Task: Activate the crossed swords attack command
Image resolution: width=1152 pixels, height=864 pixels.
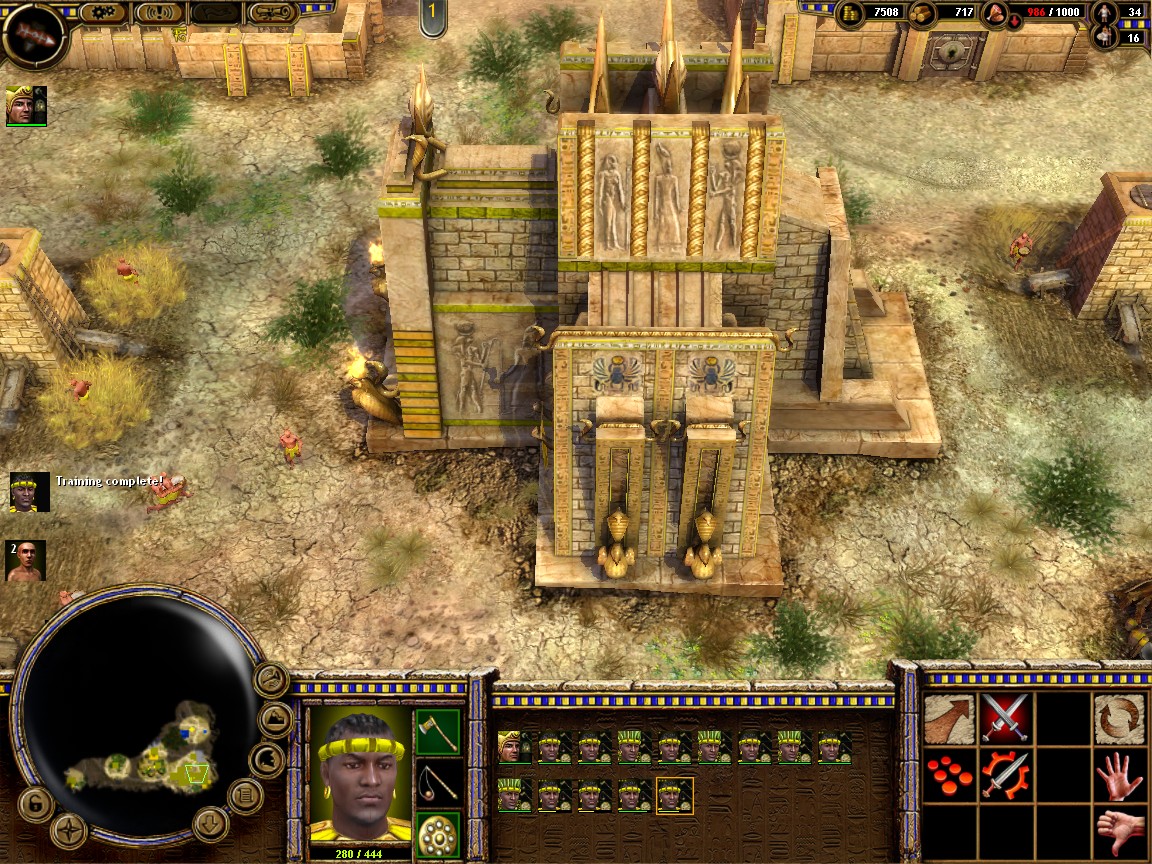Action: tap(1005, 718)
